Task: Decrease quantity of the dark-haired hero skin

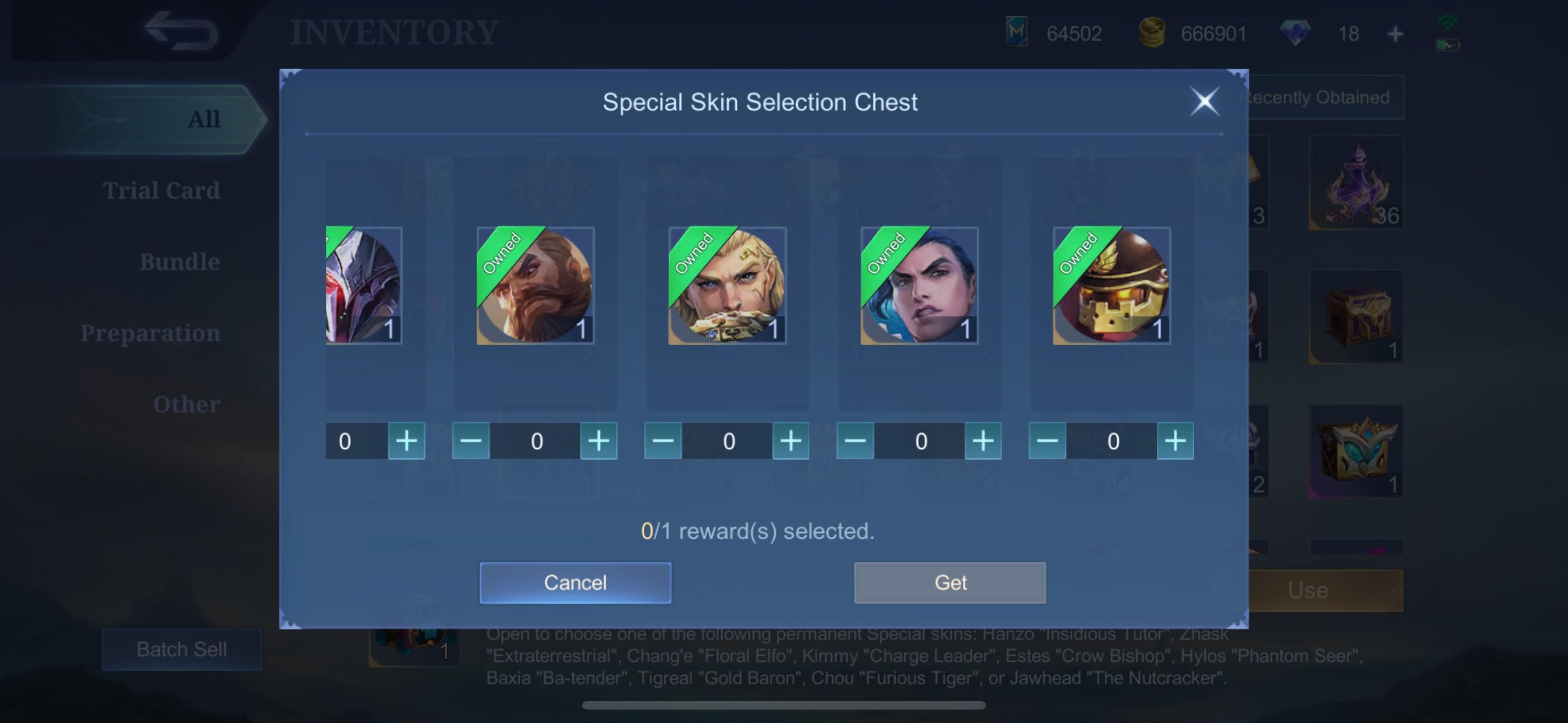Action: pyautogui.click(x=854, y=441)
